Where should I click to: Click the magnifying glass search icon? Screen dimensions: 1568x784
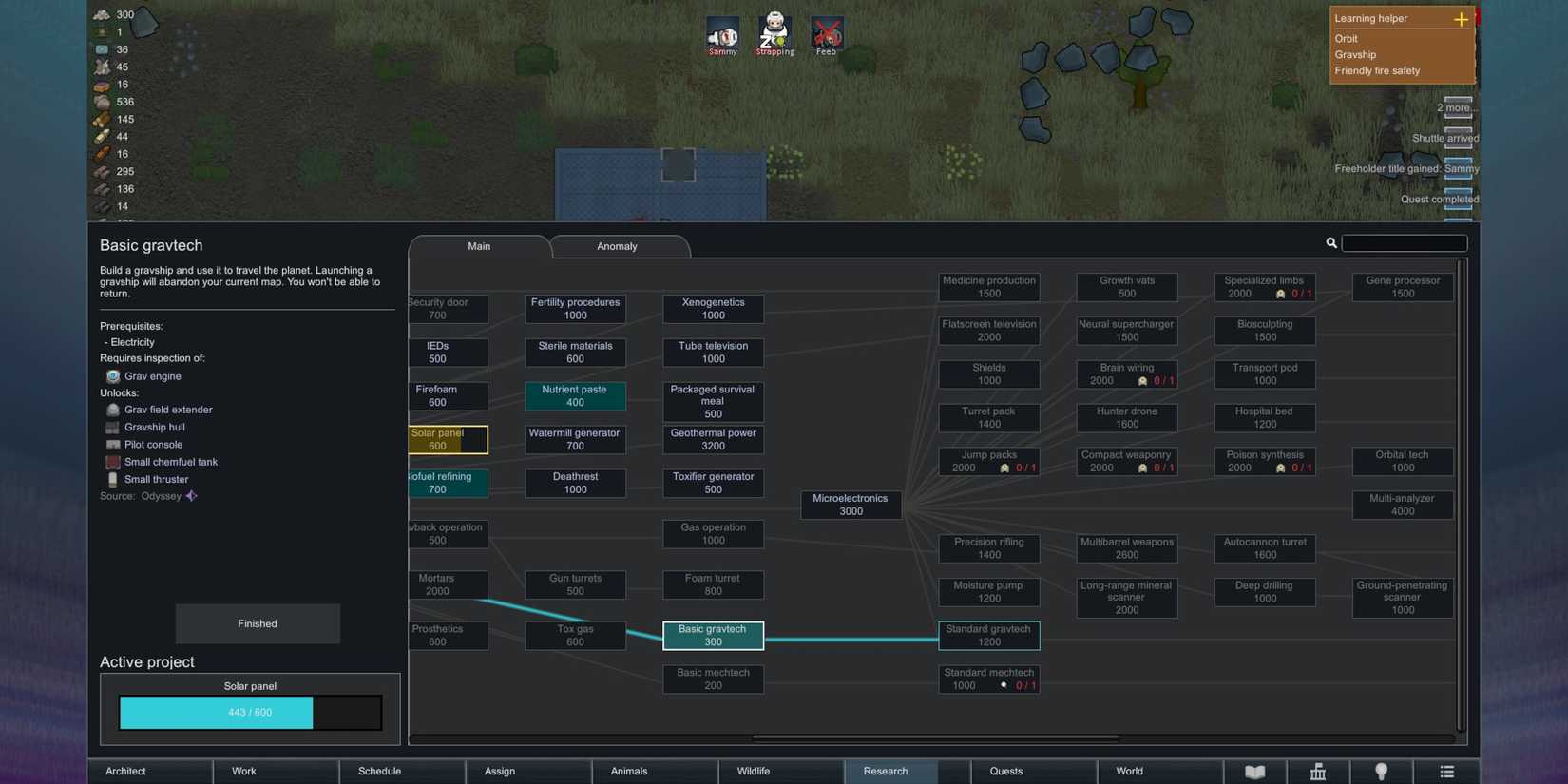coord(1331,242)
